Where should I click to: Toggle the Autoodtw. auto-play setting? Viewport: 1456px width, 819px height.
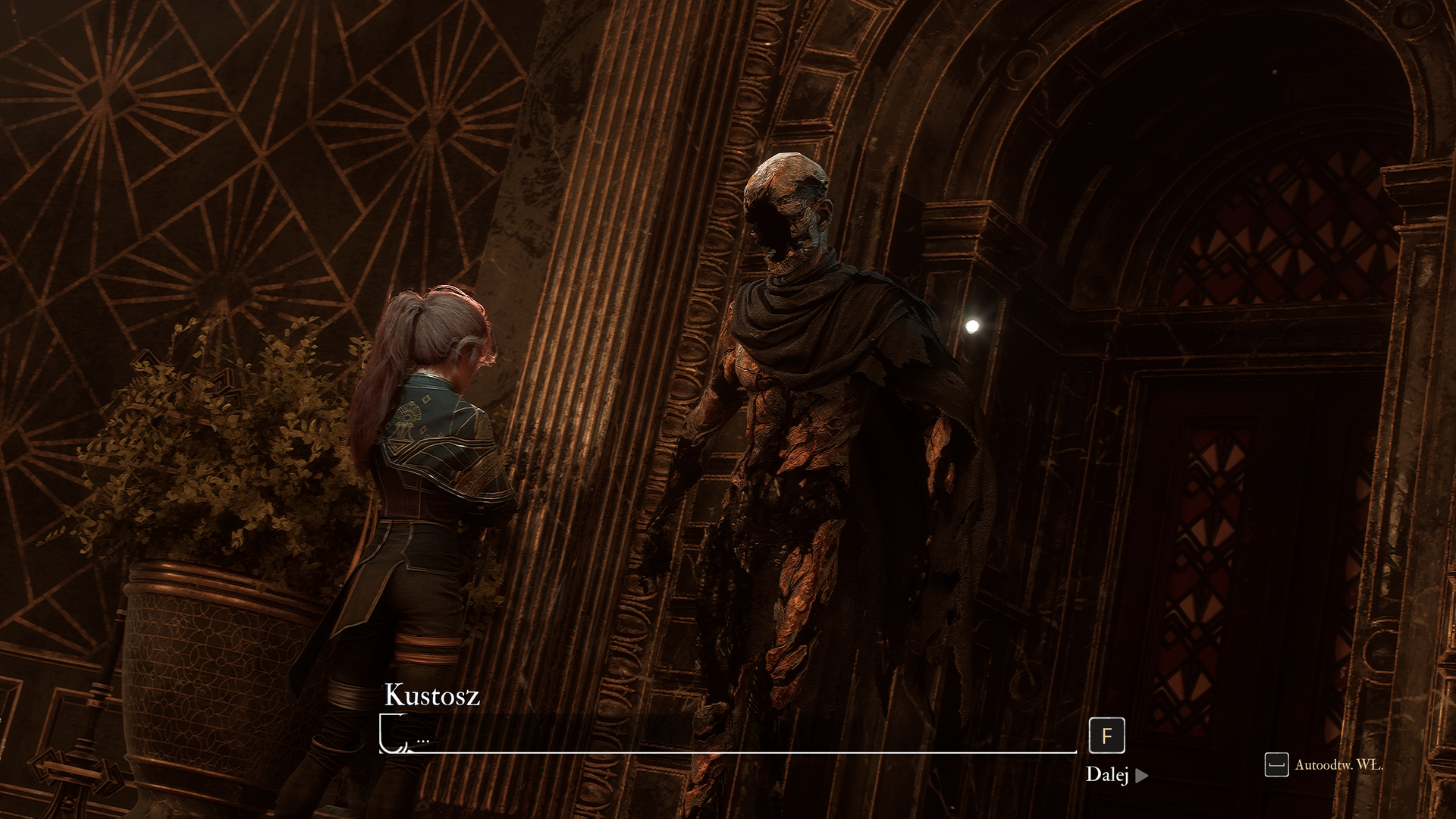1324,764
